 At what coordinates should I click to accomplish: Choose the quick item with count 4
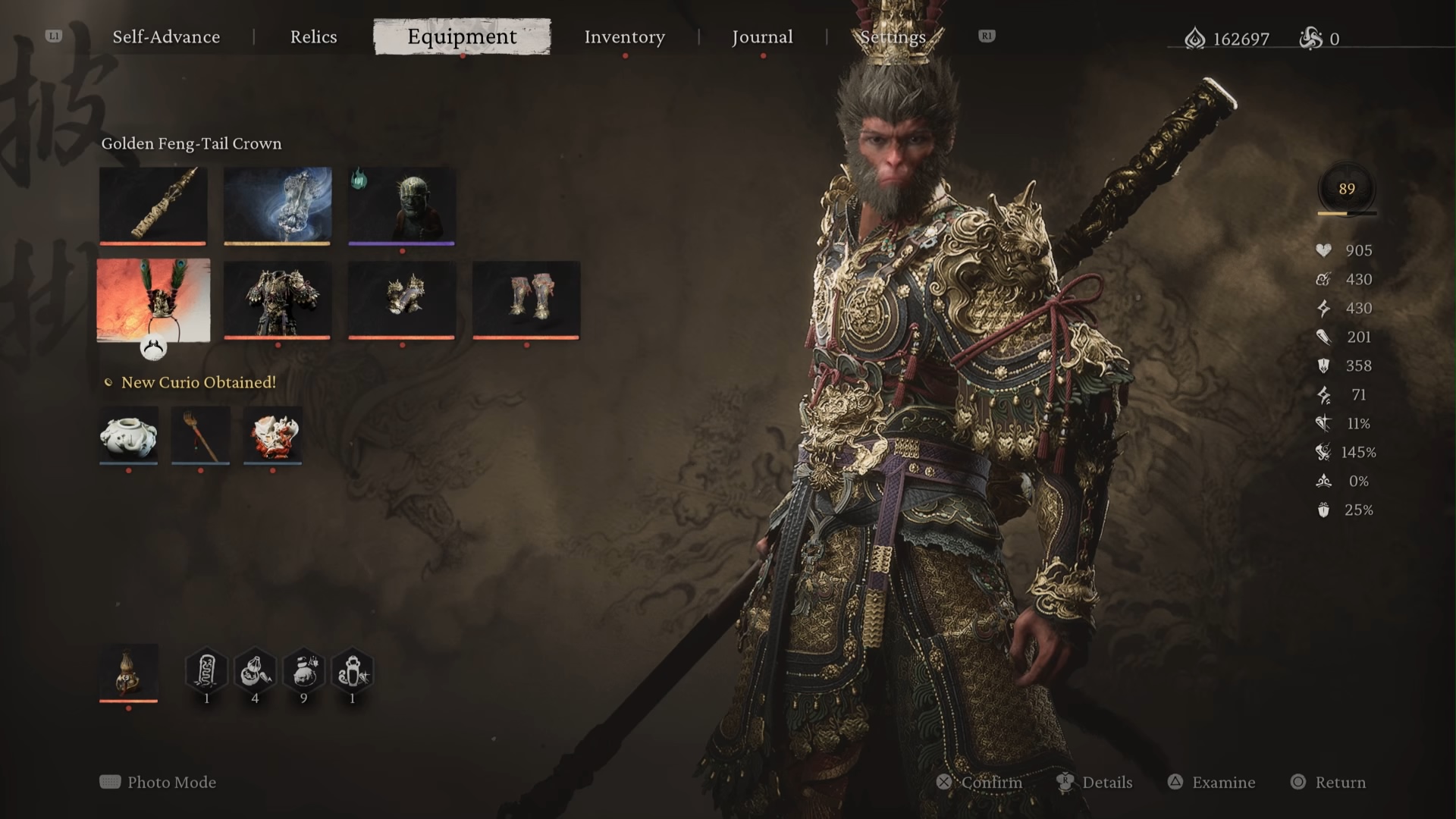pos(255,672)
